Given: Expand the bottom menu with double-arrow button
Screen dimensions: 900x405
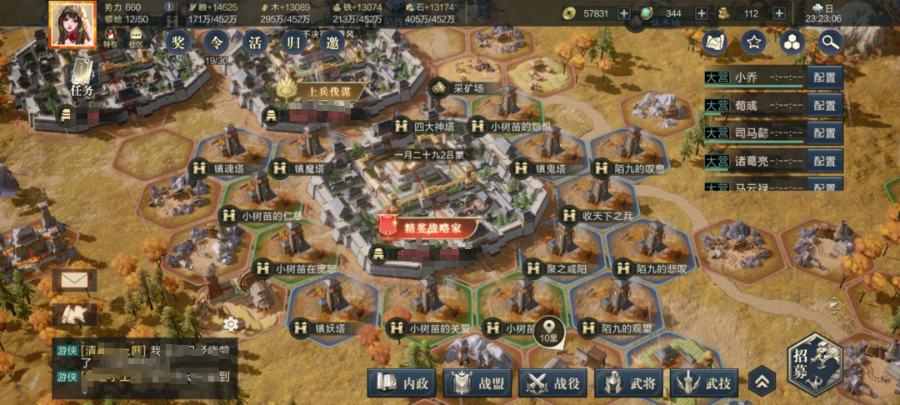Looking at the screenshot, I should [762, 381].
